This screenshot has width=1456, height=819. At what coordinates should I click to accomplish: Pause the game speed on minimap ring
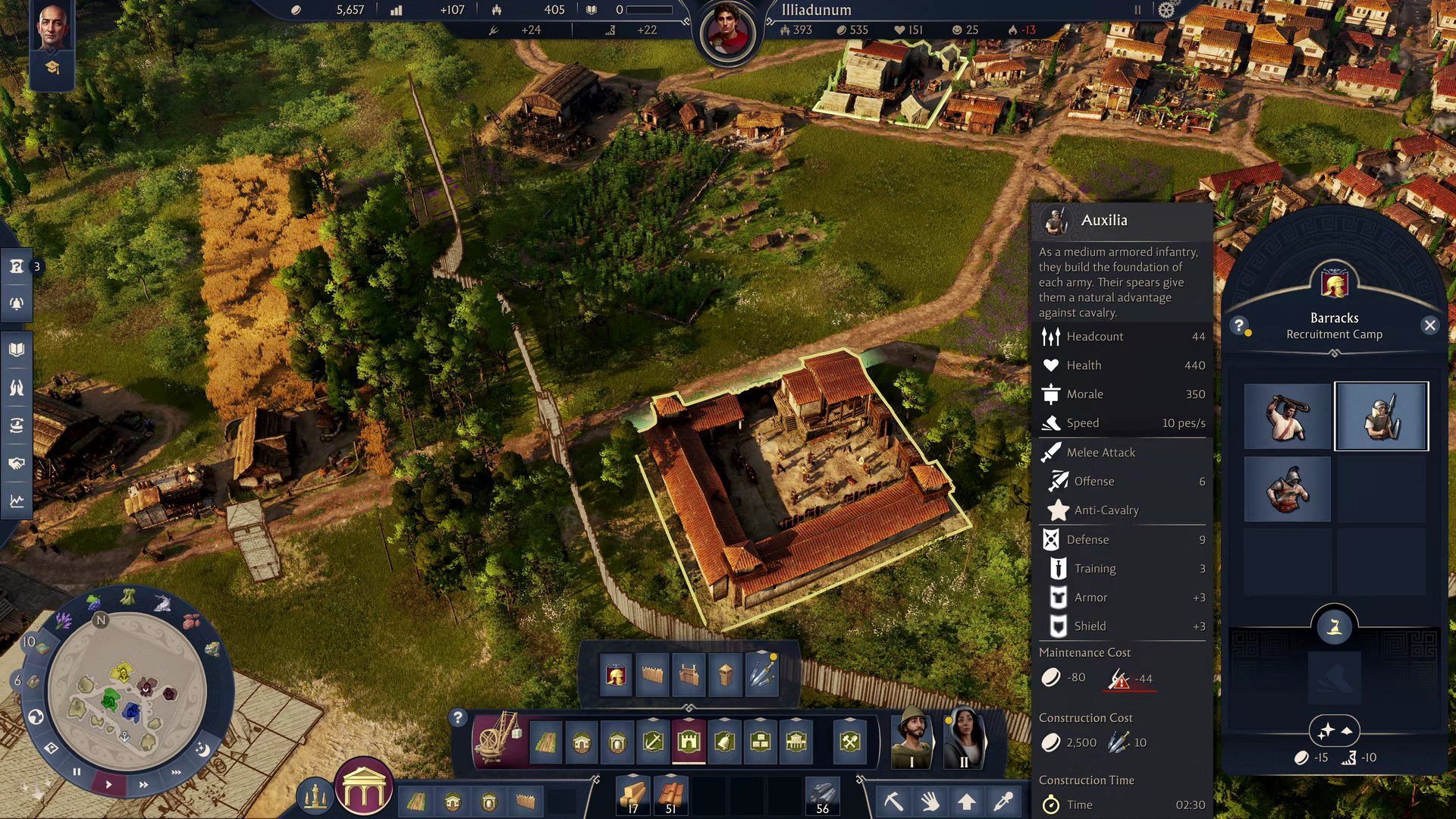click(77, 772)
